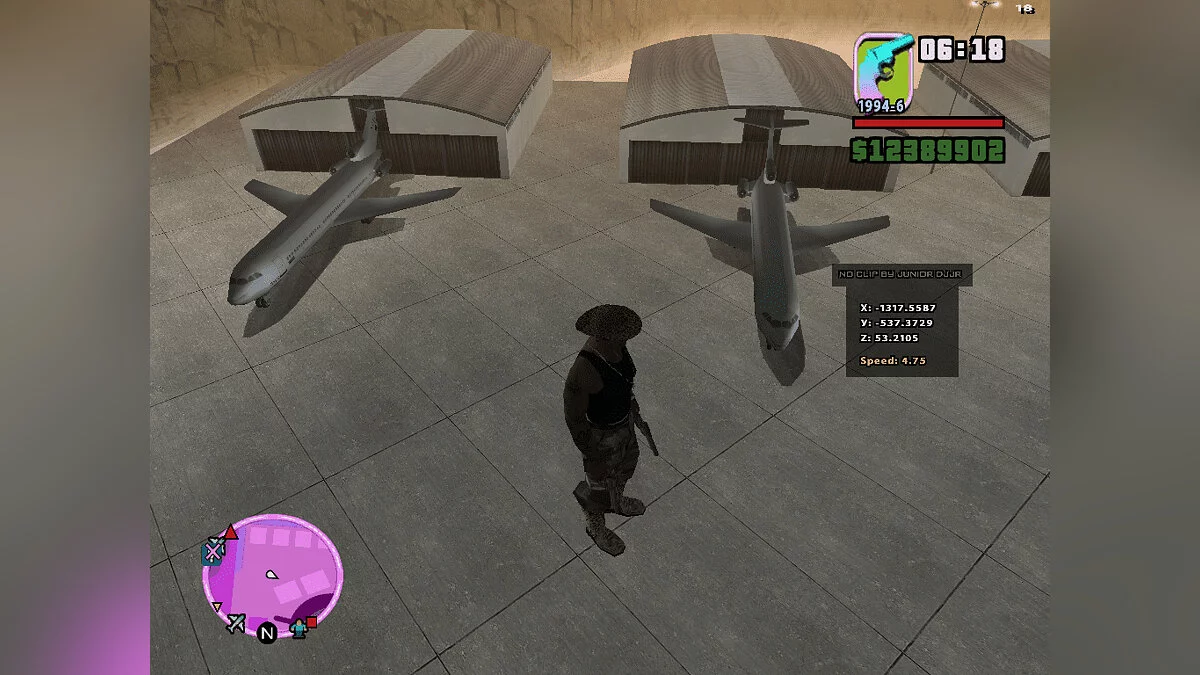Click the north N marker on radar
Screen dimensions: 1200x675
(267, 633)
